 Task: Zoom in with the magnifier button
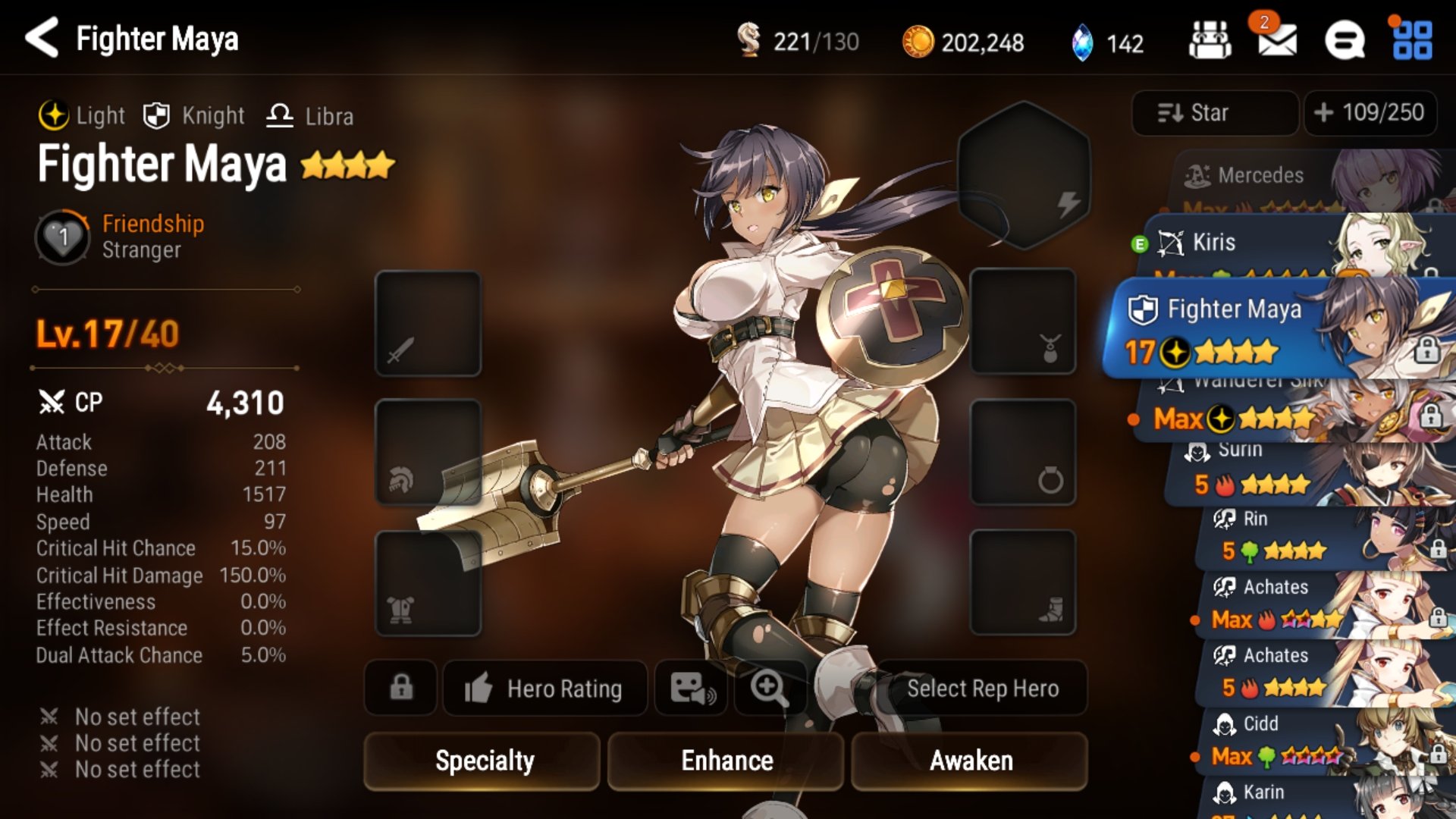768,688
